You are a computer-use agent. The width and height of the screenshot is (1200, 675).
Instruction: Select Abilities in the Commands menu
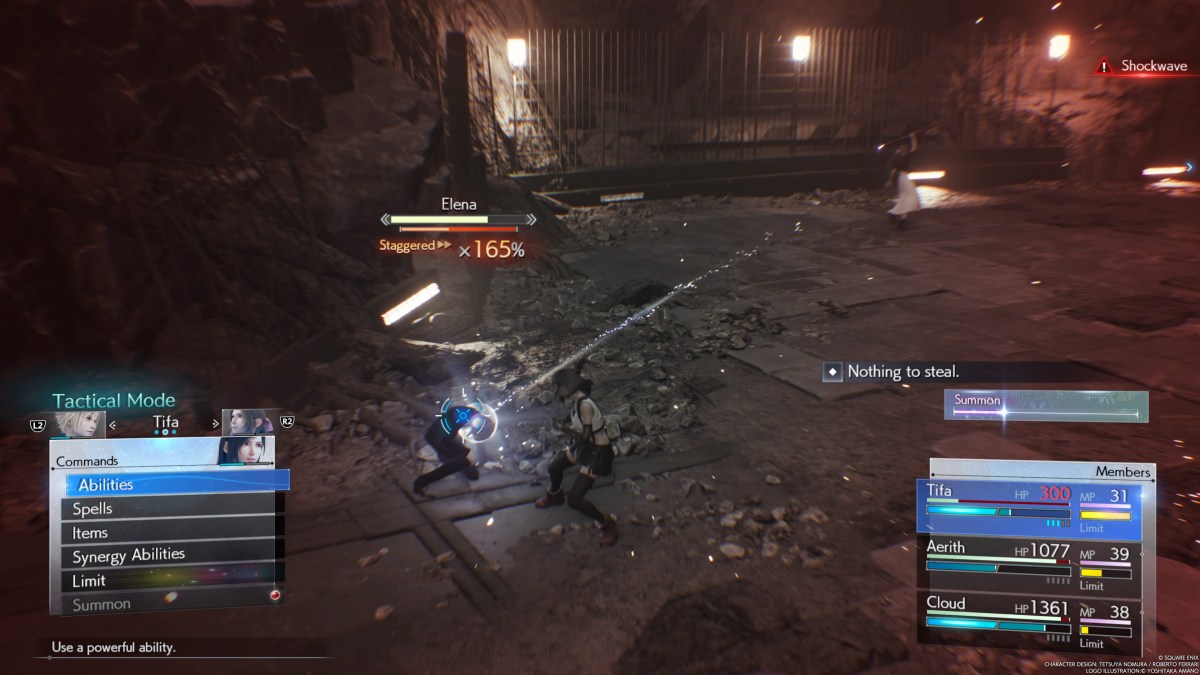170,484
